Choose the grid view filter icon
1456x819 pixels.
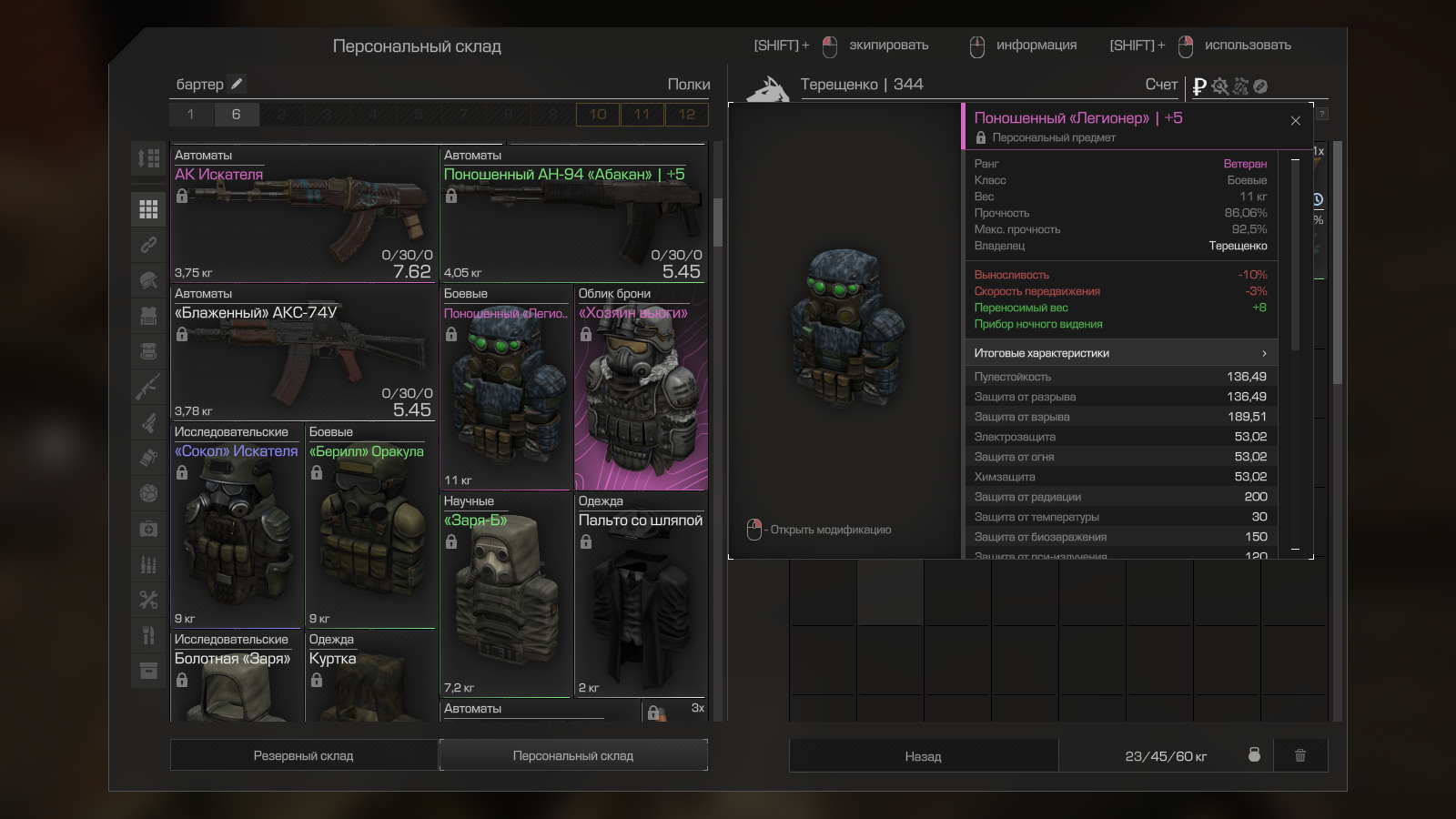(148, 209)
